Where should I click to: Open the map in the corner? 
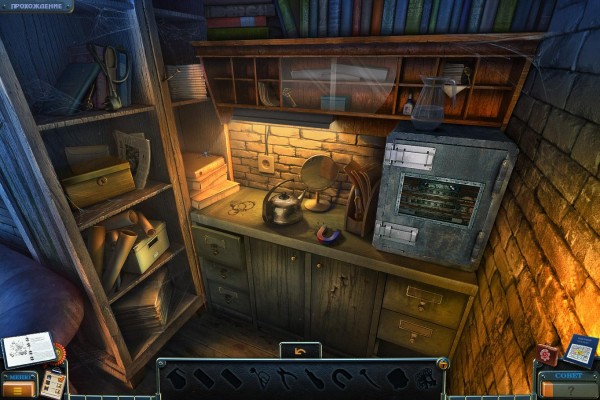[580, 348]
